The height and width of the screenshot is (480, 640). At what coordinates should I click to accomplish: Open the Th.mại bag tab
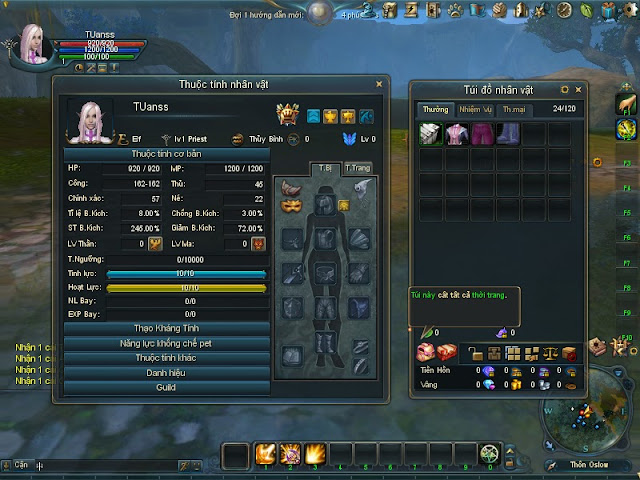(x=515, y=108)
